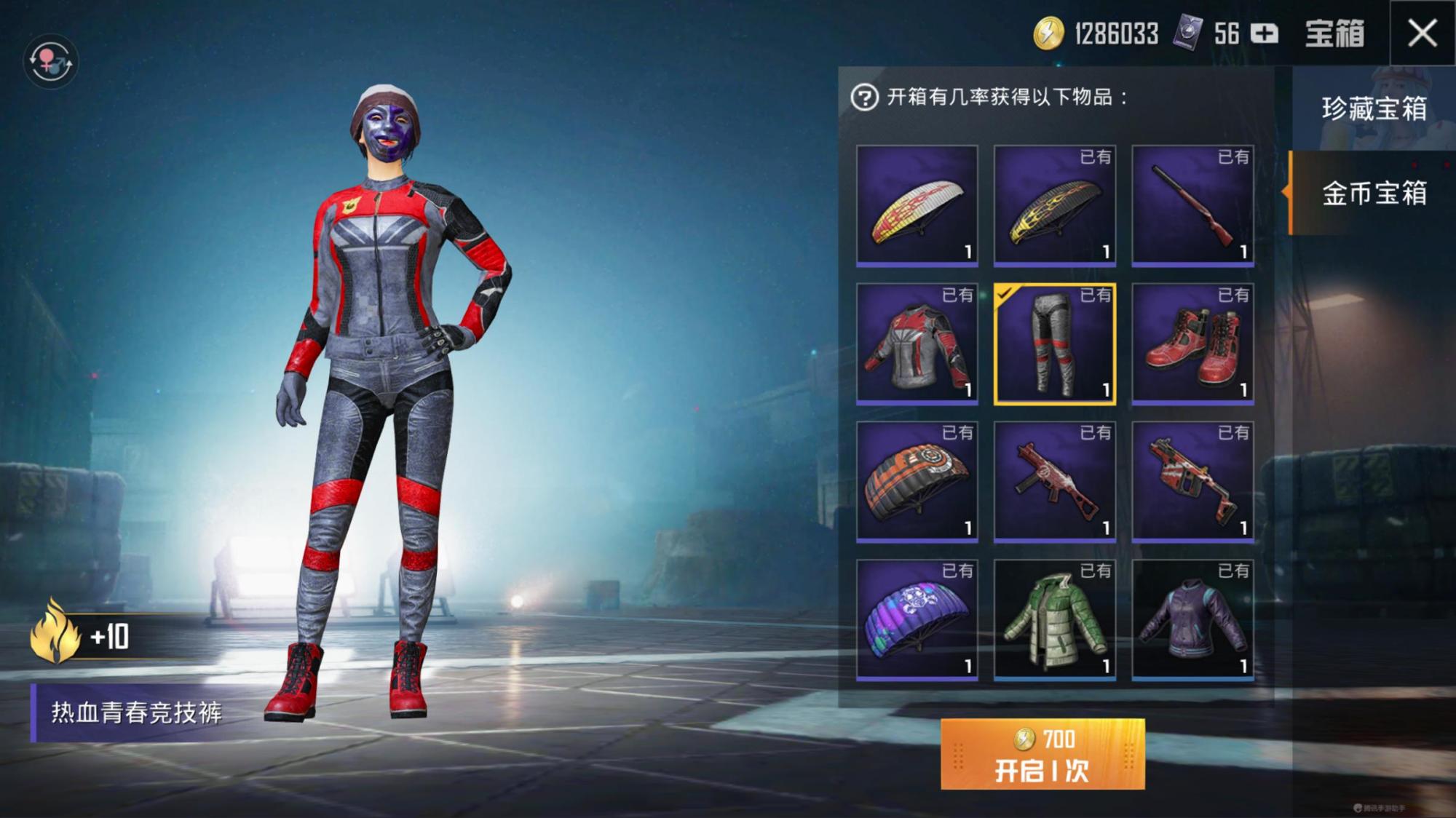Open the chest once for 700 coins

pos(1042,754)
